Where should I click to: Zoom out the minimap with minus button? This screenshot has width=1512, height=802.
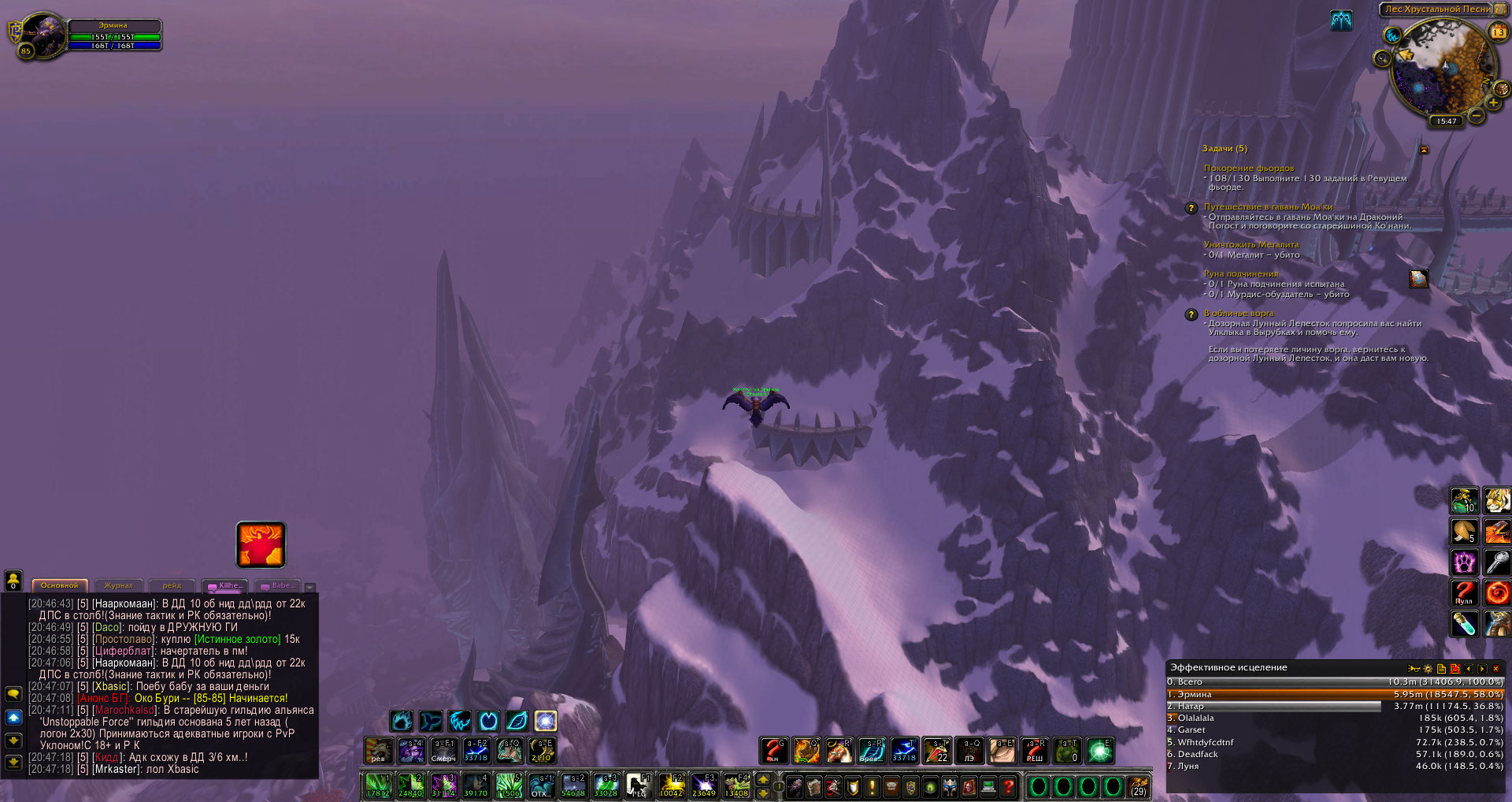click(1477, 116)
